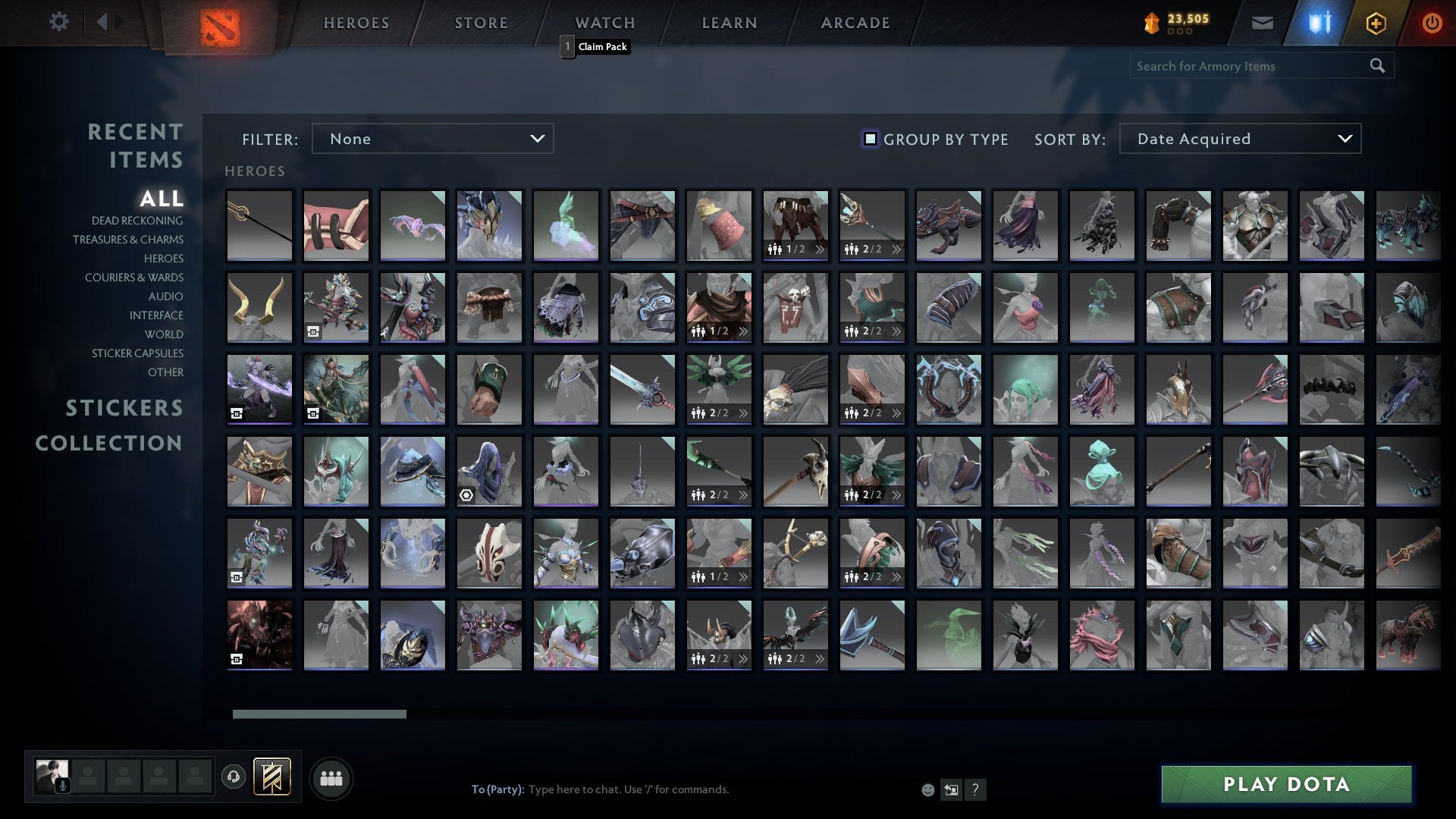The image size is (1456, 819).
Task: Click the green Play Dota button
Action: coord(1285,785)
